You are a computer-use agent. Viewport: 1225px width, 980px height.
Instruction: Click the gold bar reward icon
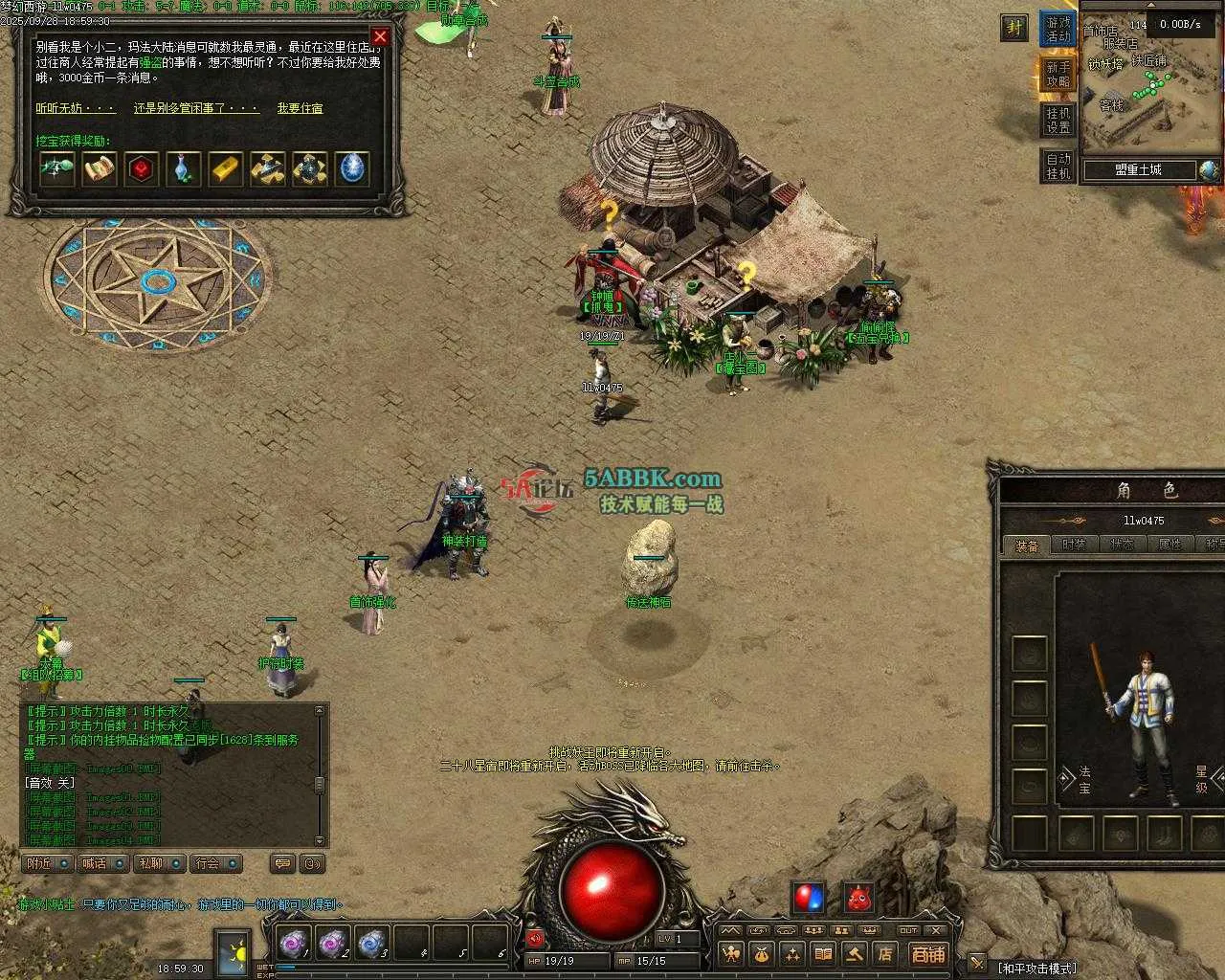(x=226, y=169)
